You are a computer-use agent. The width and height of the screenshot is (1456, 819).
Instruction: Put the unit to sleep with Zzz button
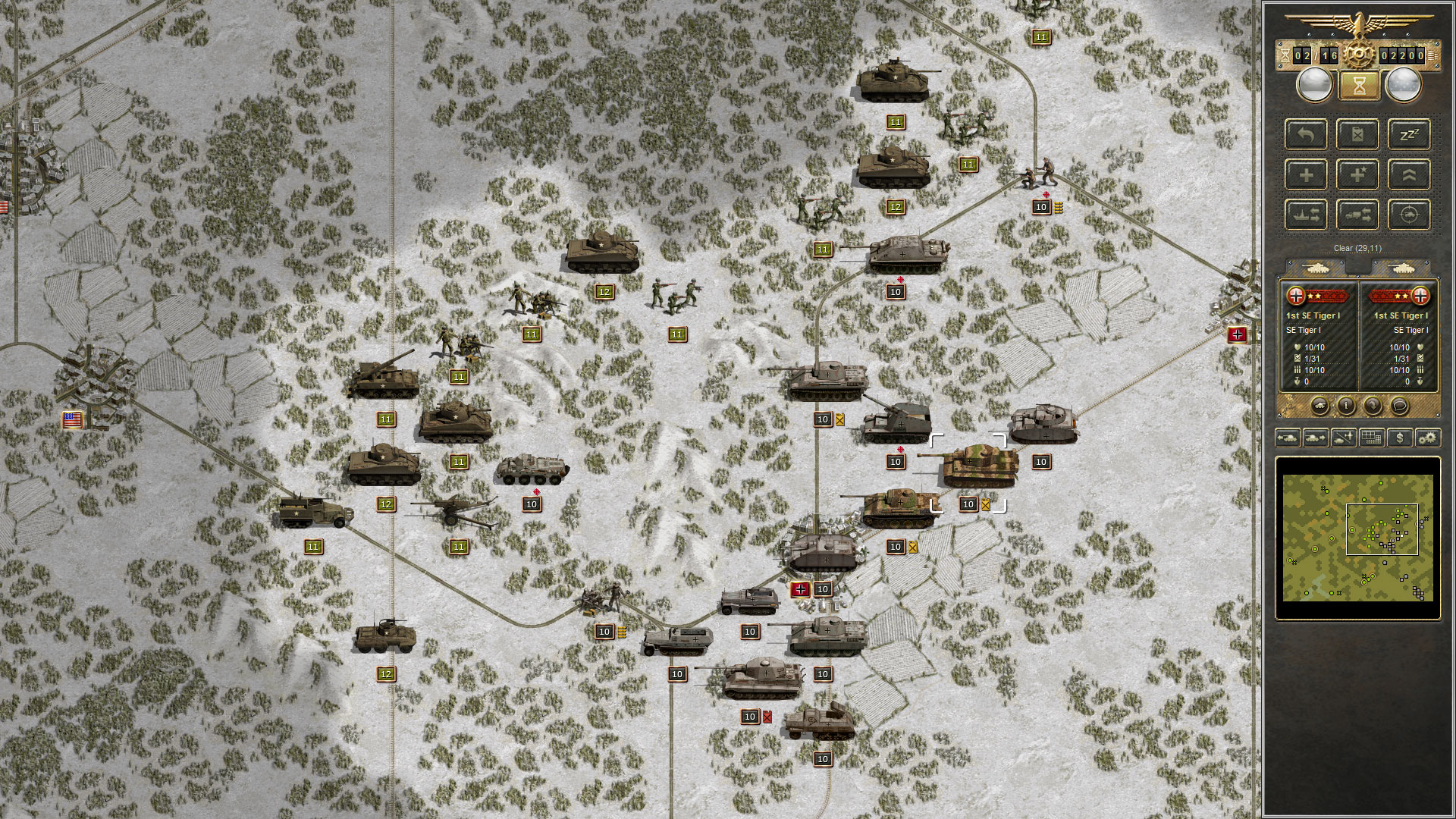[1409, 135]
